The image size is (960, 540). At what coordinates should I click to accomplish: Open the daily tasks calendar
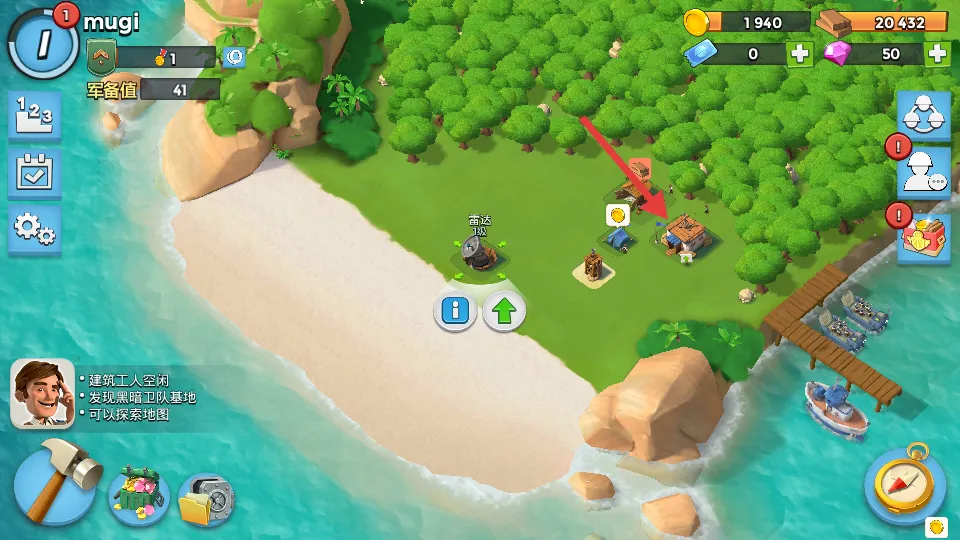click(35, 174)
